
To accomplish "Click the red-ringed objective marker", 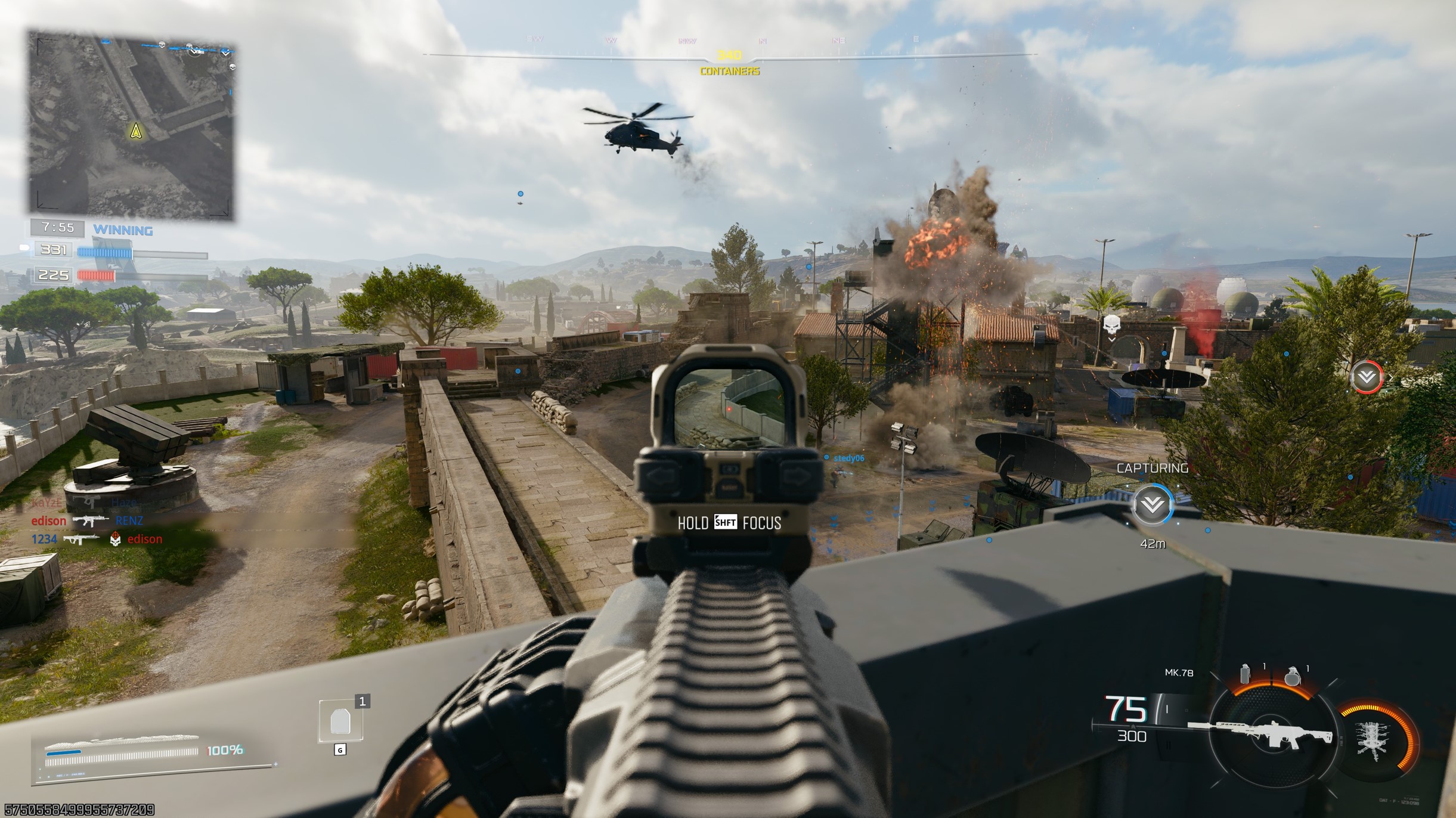I will pyautogui.click(x=1366, y=377).
